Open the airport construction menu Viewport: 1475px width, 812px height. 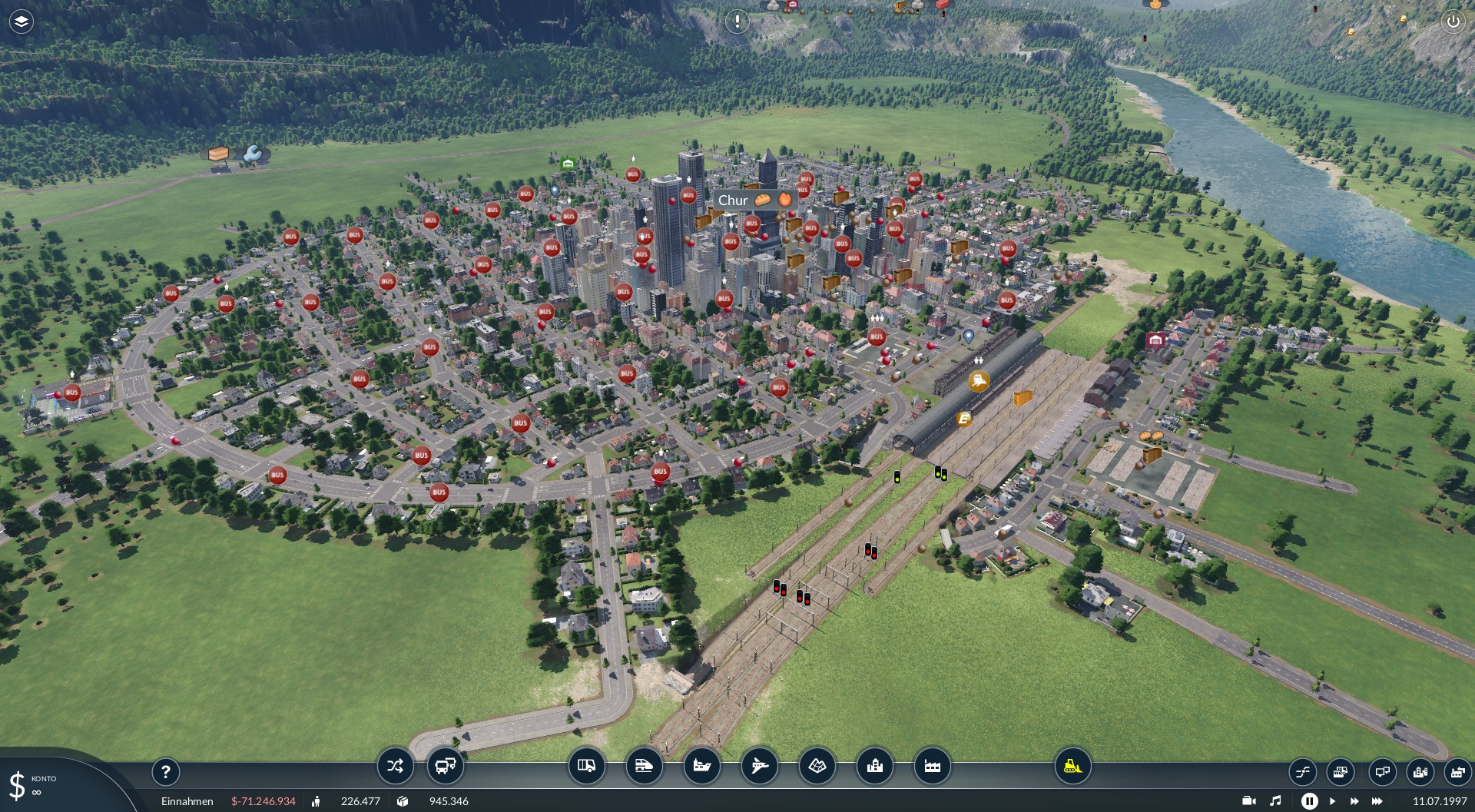[x=759, y=766]
